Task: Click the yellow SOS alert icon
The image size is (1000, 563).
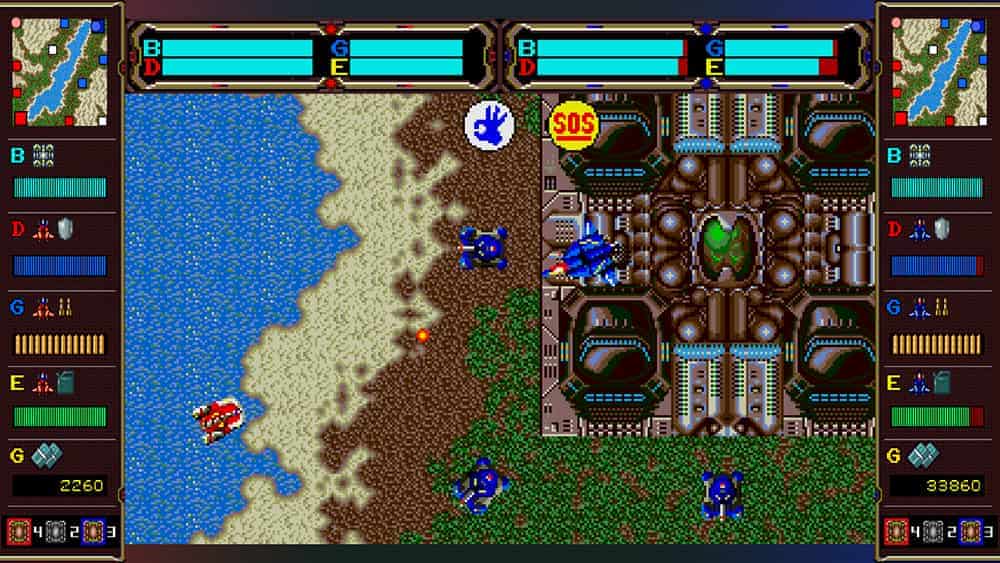Action: pyautogui.click(x=573, y=124)
